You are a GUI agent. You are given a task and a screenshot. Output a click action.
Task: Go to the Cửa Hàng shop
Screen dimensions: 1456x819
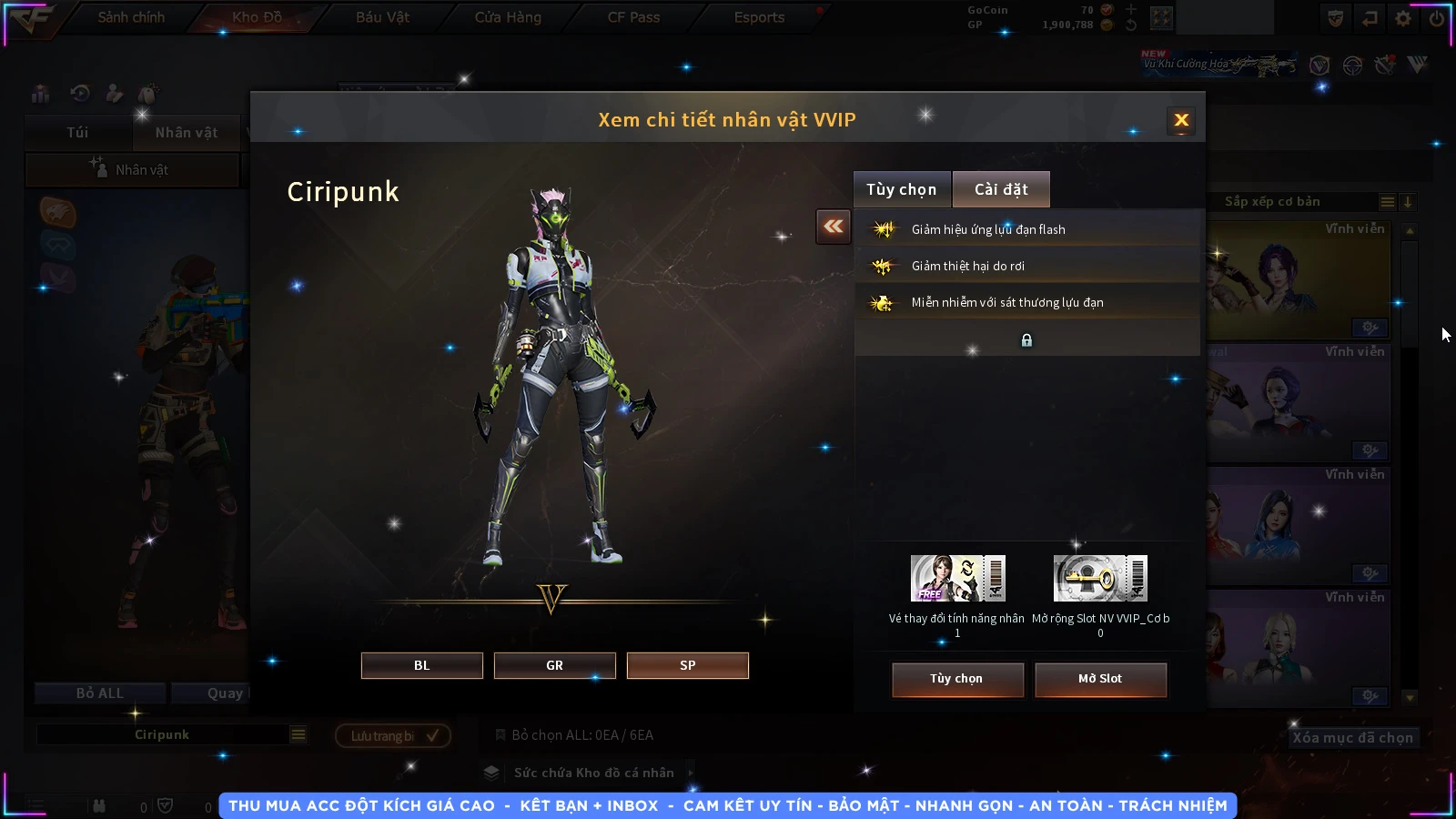508,17
